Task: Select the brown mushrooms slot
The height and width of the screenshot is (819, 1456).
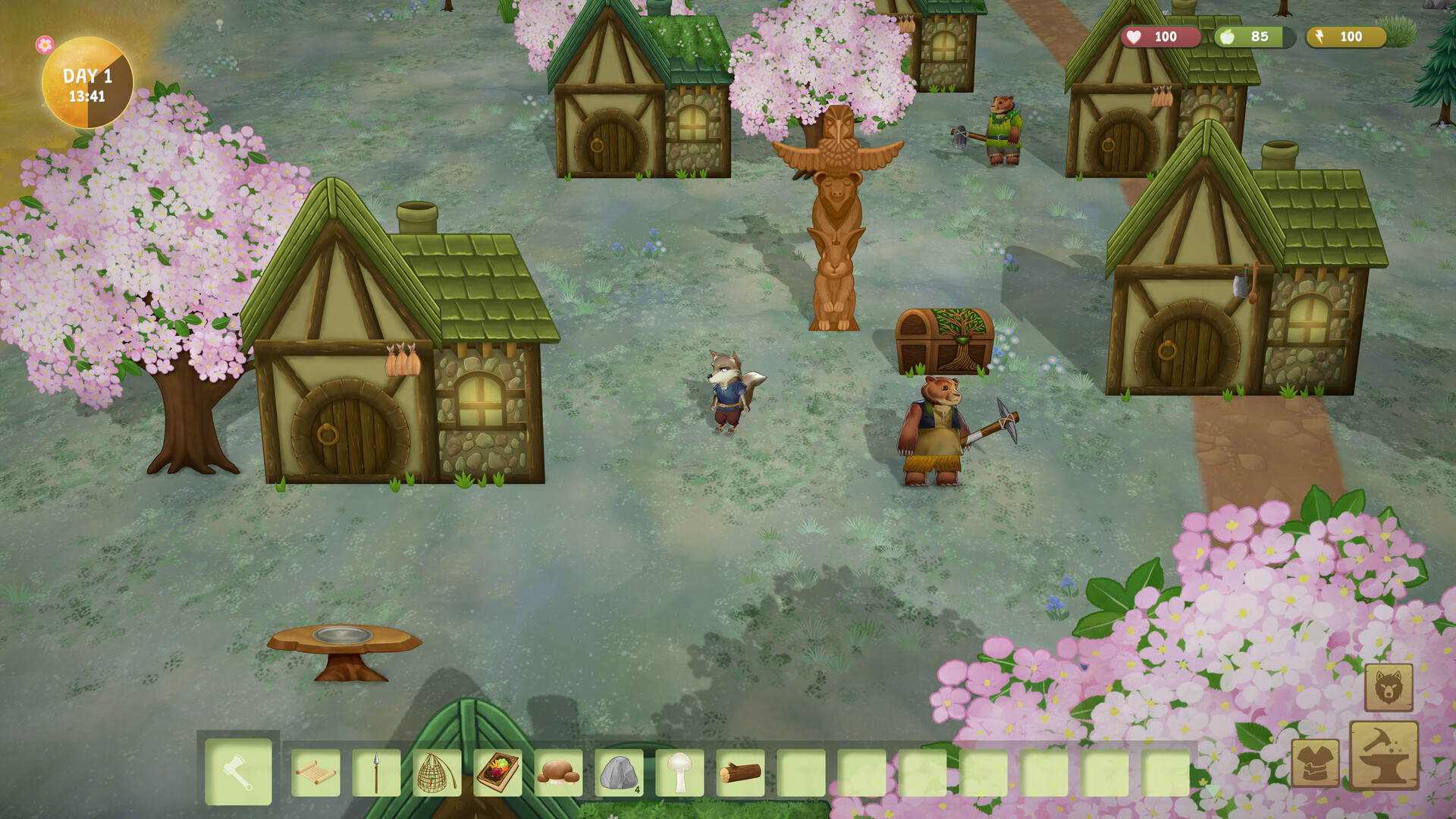Action: pos(558,773)
